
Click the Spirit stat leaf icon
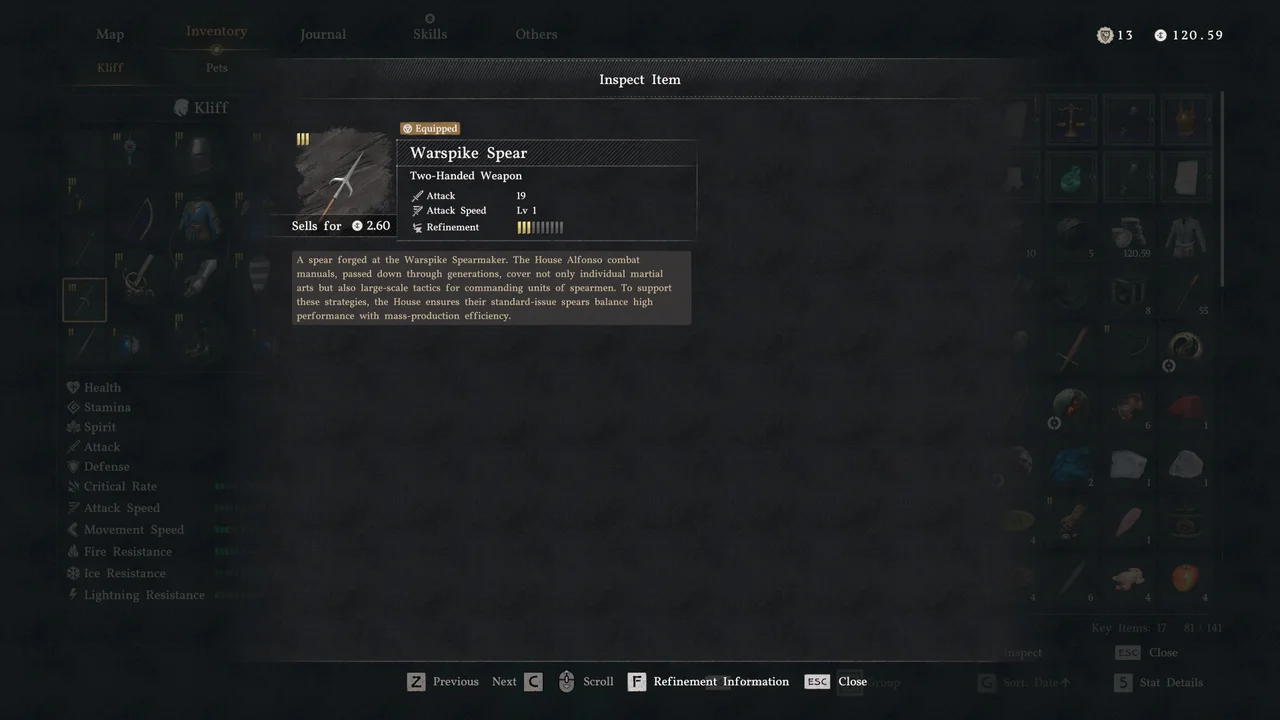point(71,427)
